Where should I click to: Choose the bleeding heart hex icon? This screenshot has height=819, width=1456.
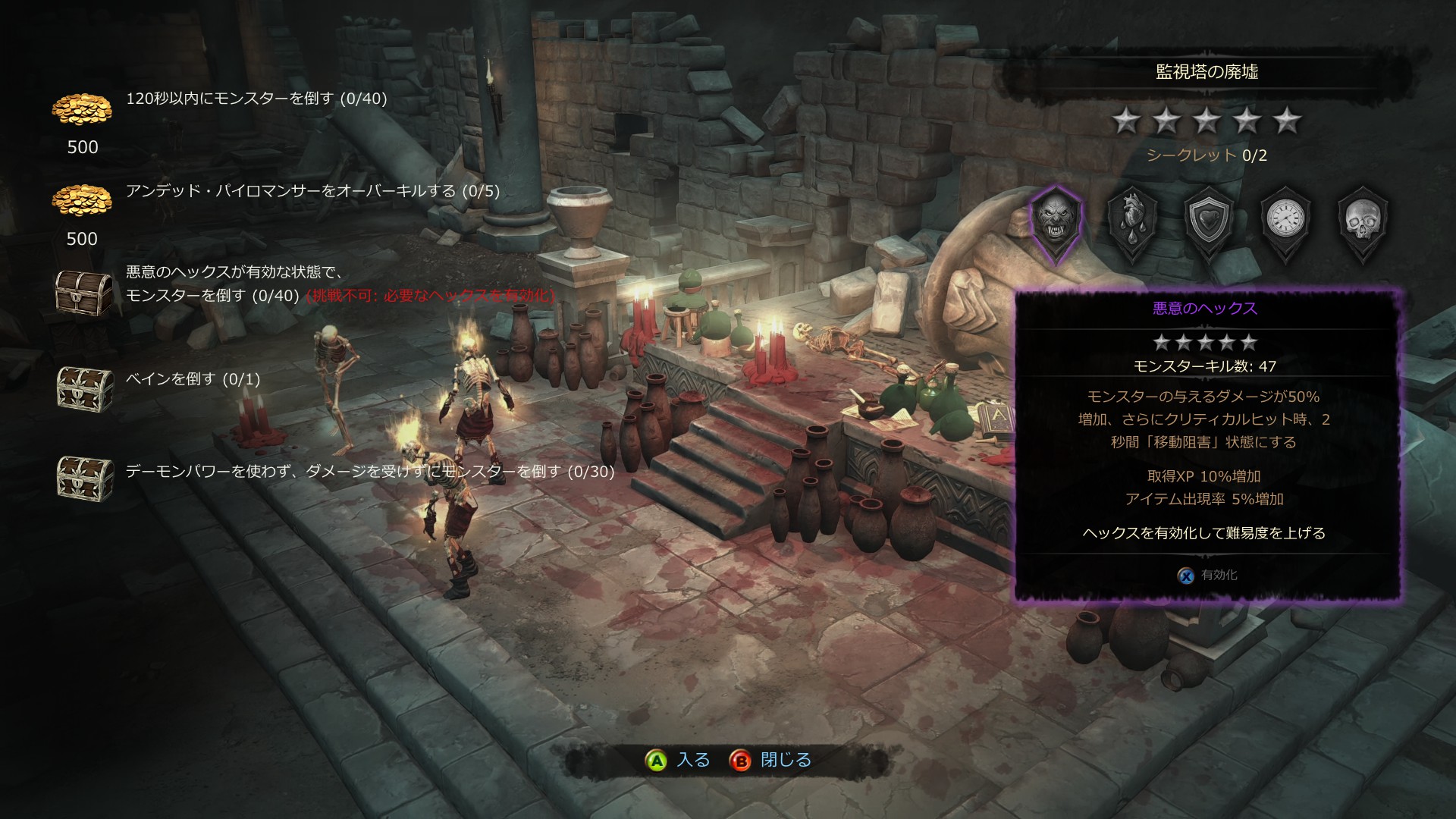(1131, 221)
